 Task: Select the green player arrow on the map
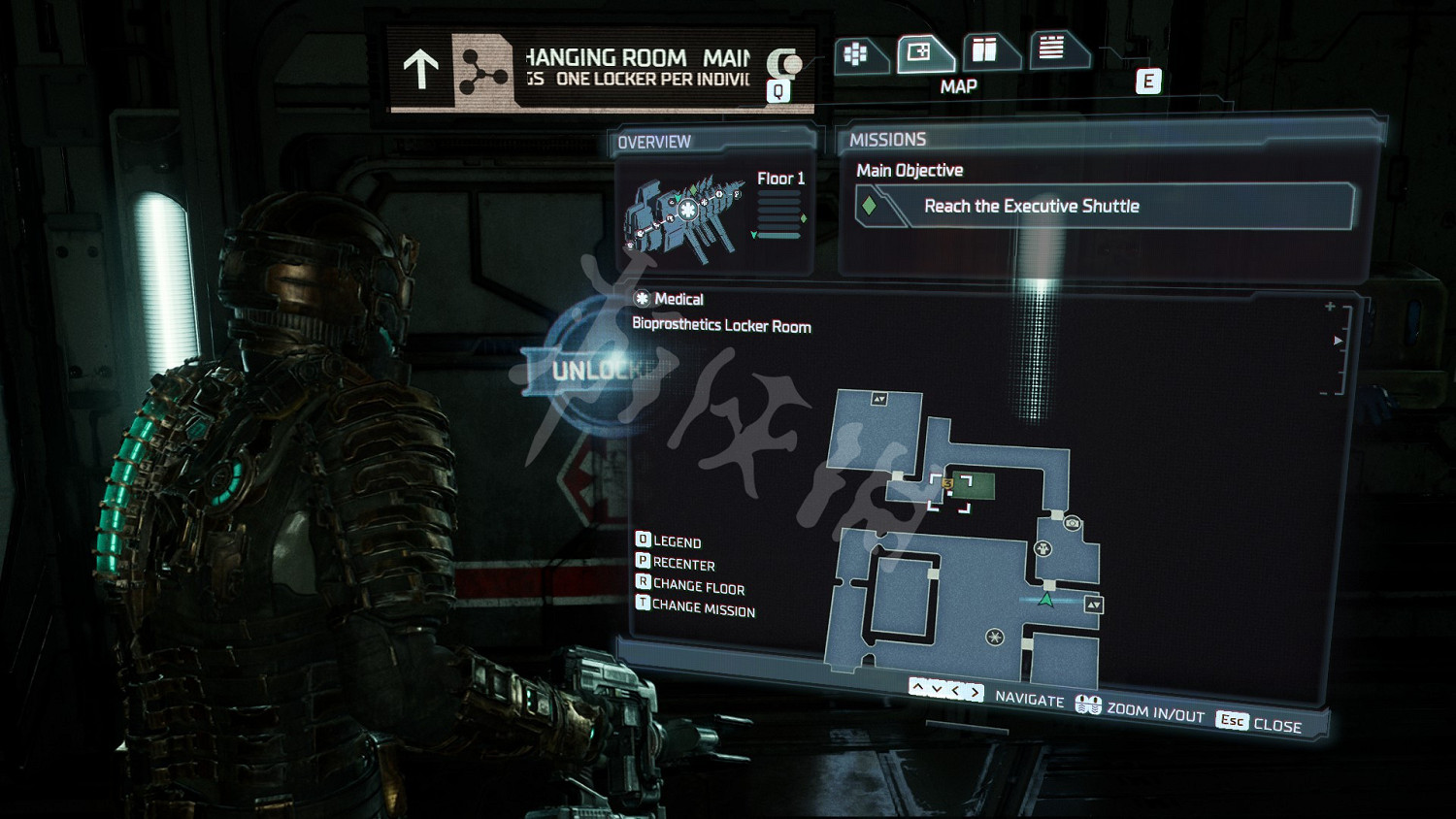[x=1046, y=600]
